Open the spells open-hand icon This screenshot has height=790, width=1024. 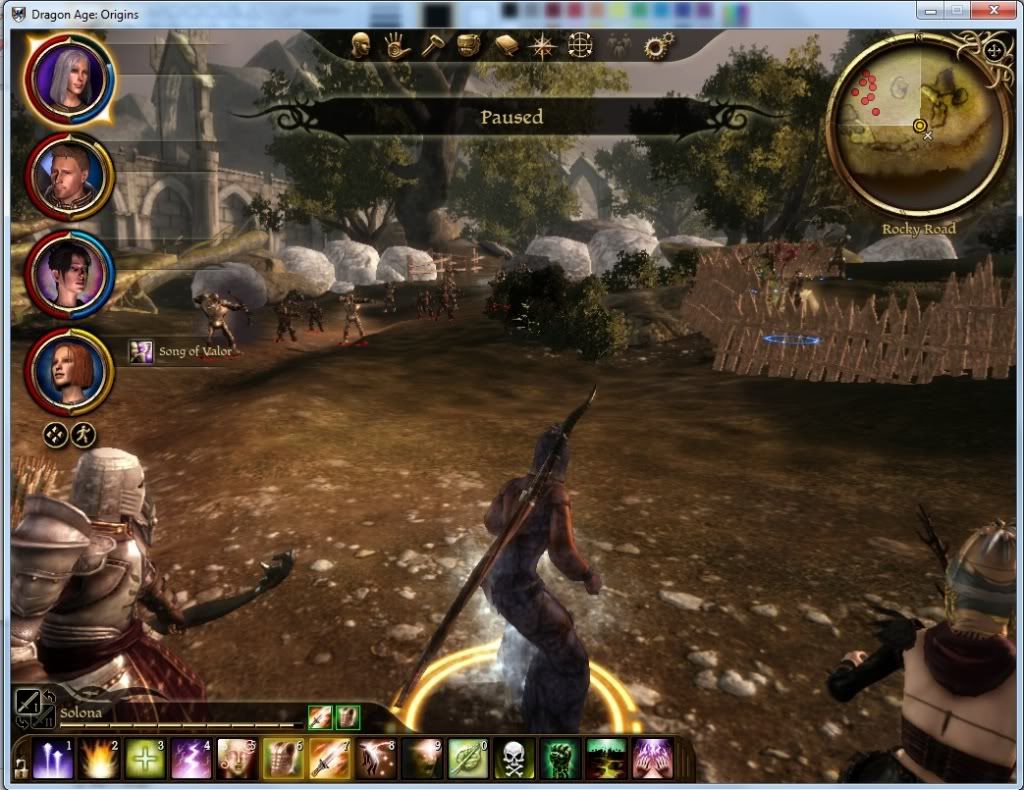(x=396, y=45)
